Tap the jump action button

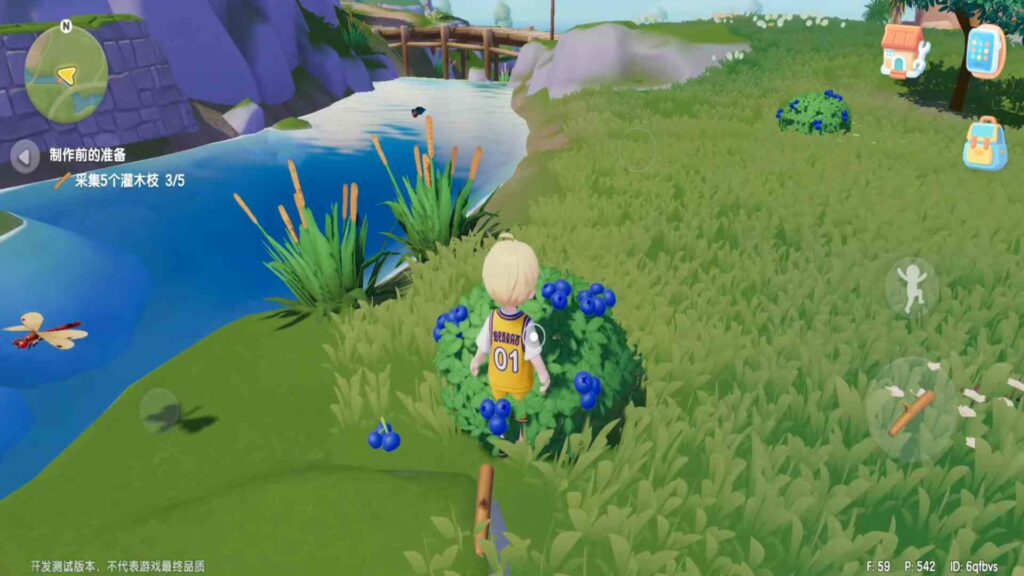[911, 287]
